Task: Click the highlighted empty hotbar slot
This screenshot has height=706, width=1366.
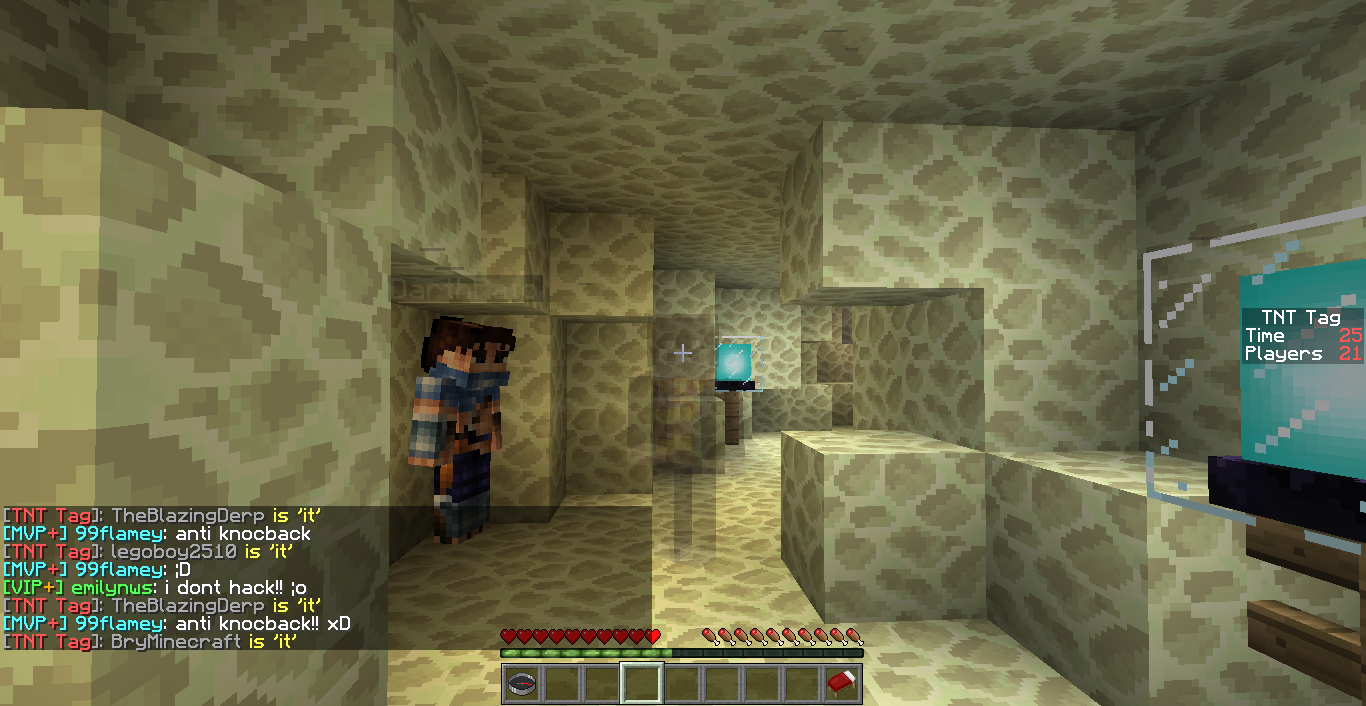Action: click(641, 684)
